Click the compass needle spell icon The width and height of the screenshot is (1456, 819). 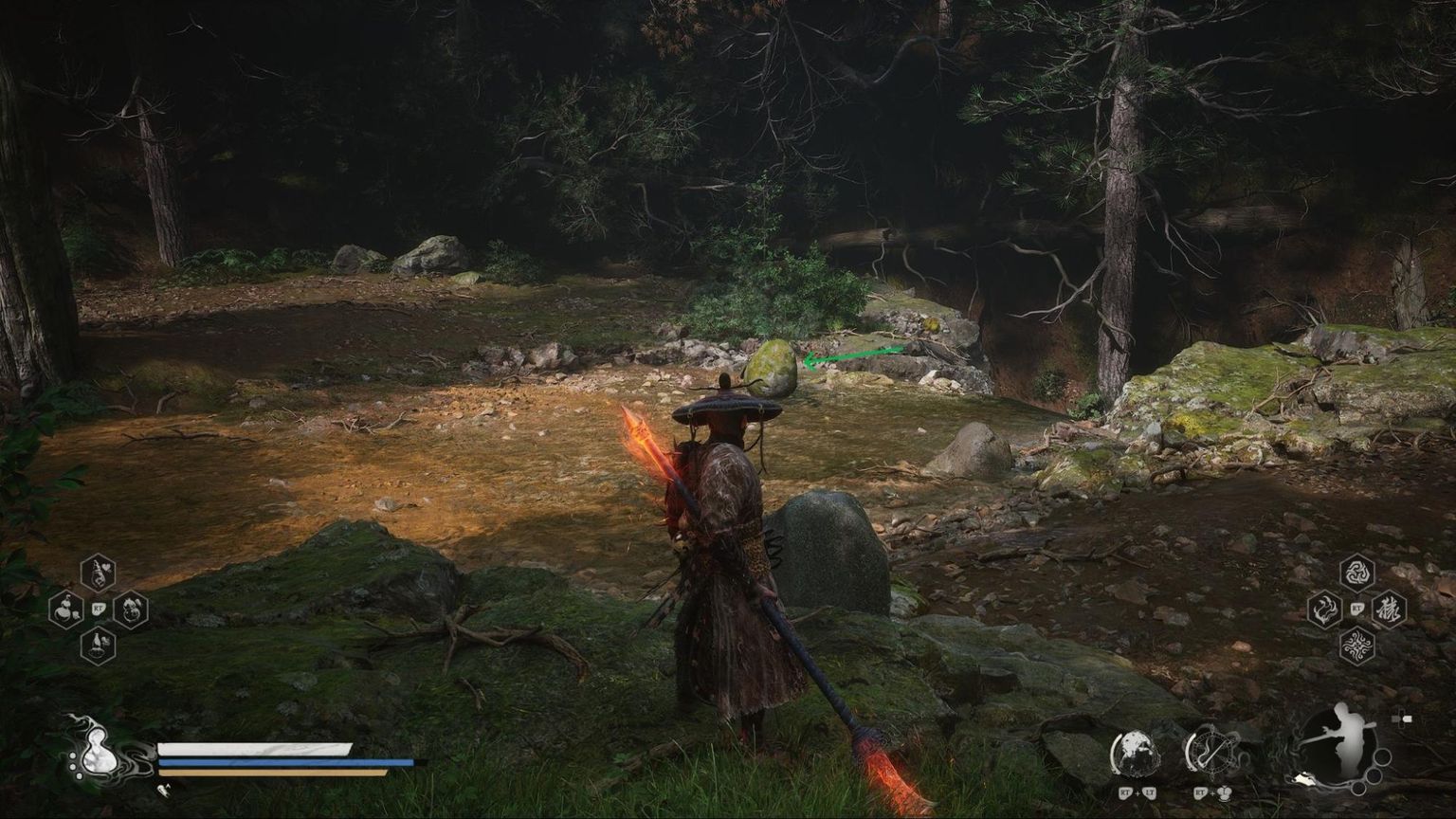[1211, 750]
